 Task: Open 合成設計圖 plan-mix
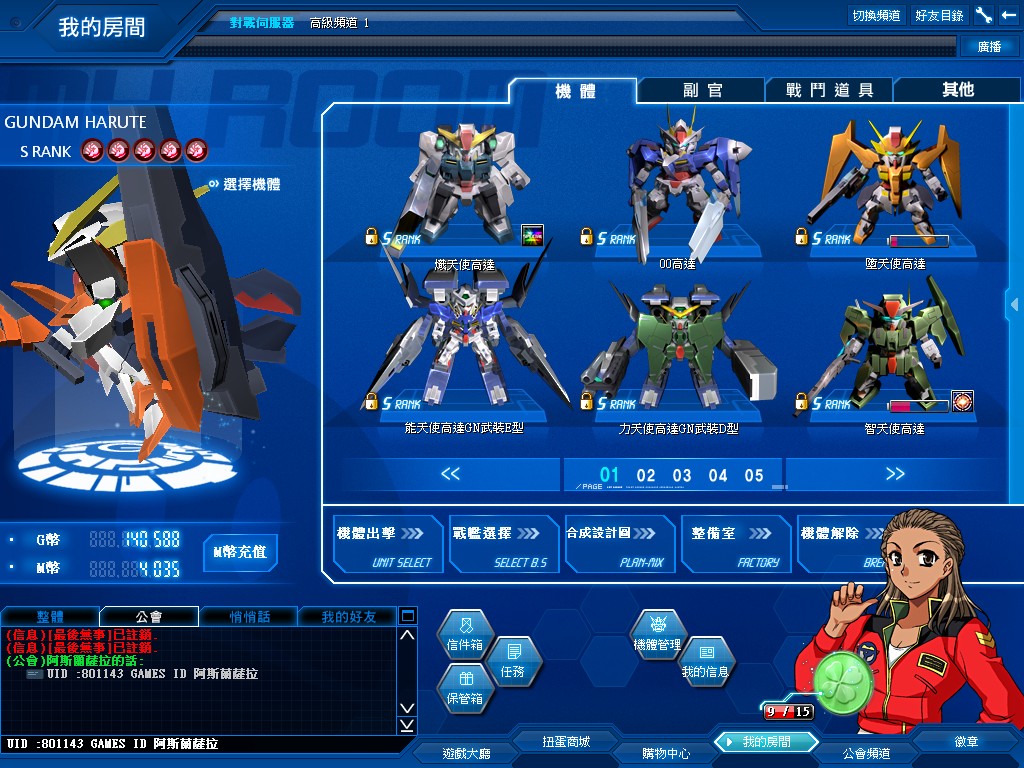(618, 544)
